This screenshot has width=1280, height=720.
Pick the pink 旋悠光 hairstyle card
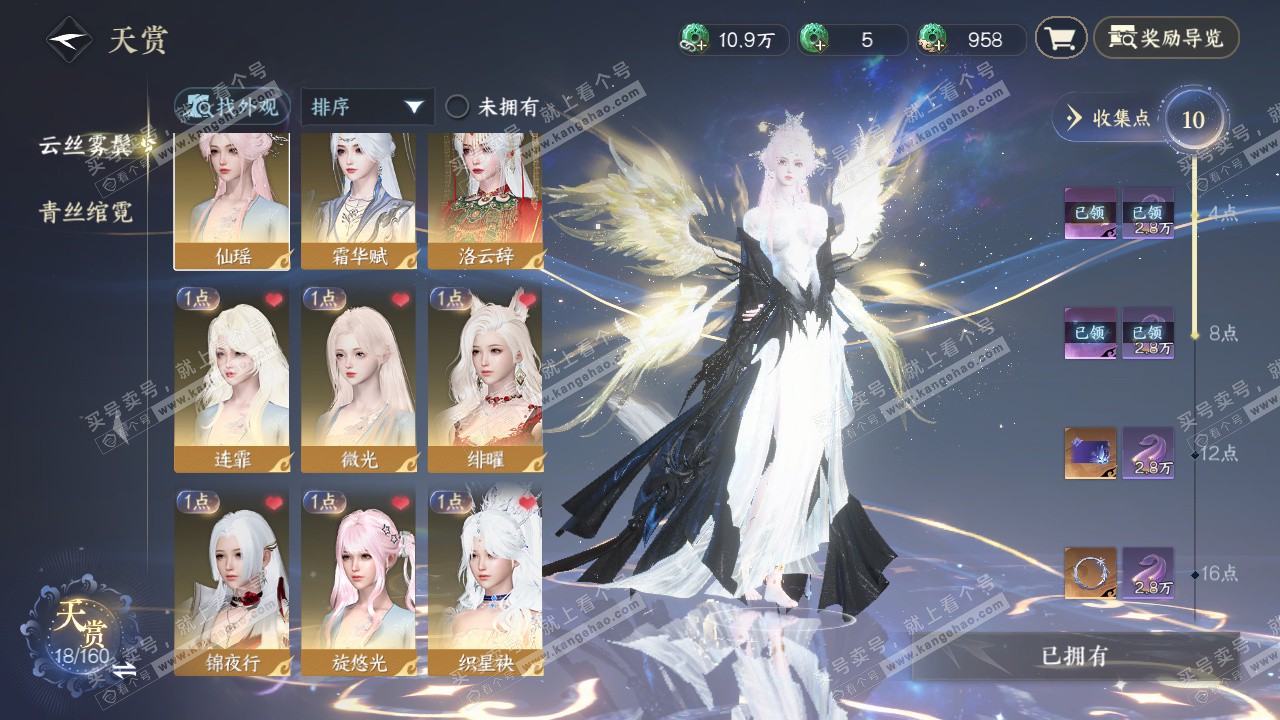click(358, 582)
